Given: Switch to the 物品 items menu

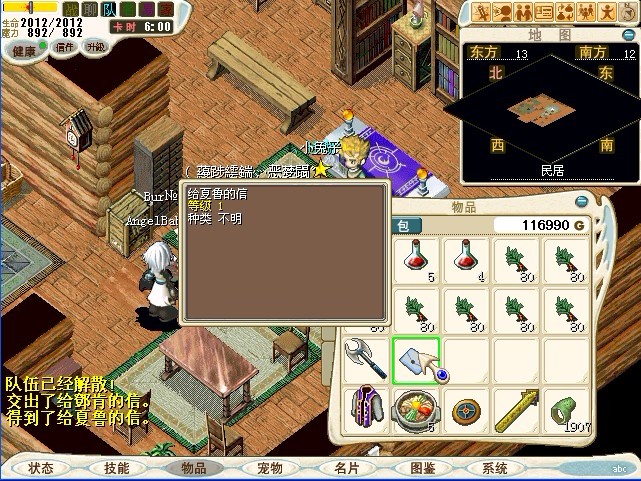Looking at the screenshot, I should pos(193,467).
